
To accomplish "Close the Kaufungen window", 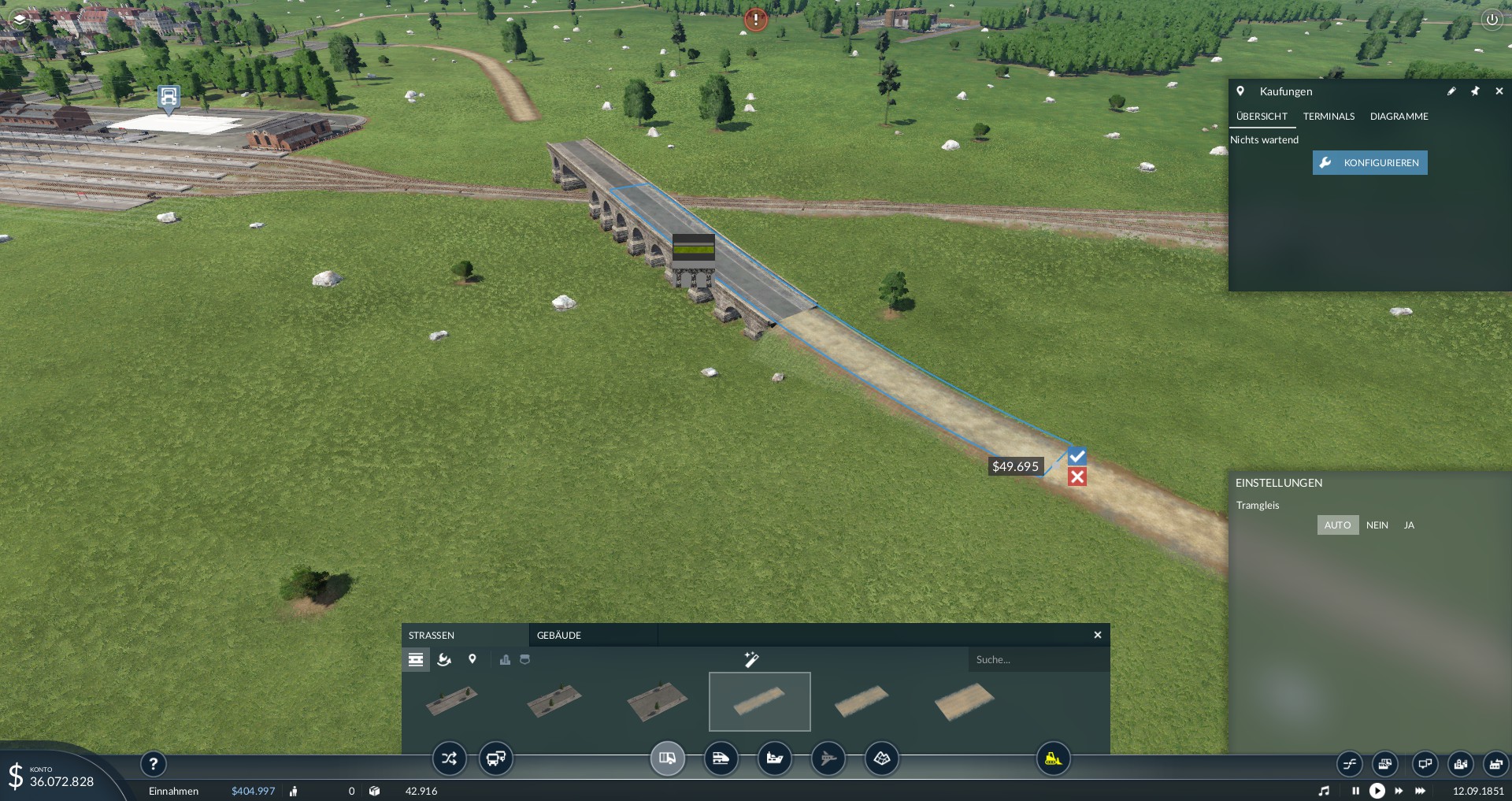I will (1499, 91).
